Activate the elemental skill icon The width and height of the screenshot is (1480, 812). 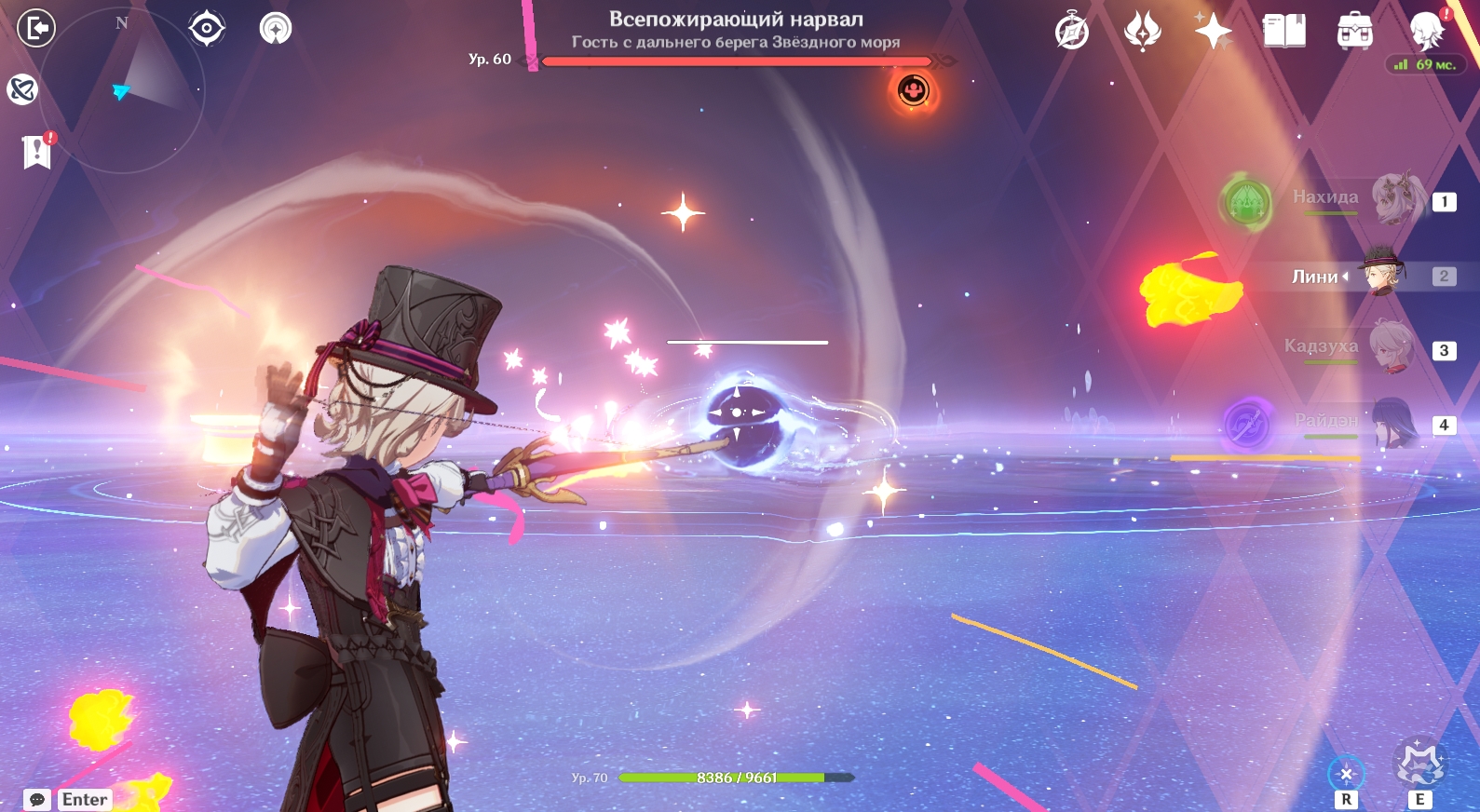coord(1346,773)
